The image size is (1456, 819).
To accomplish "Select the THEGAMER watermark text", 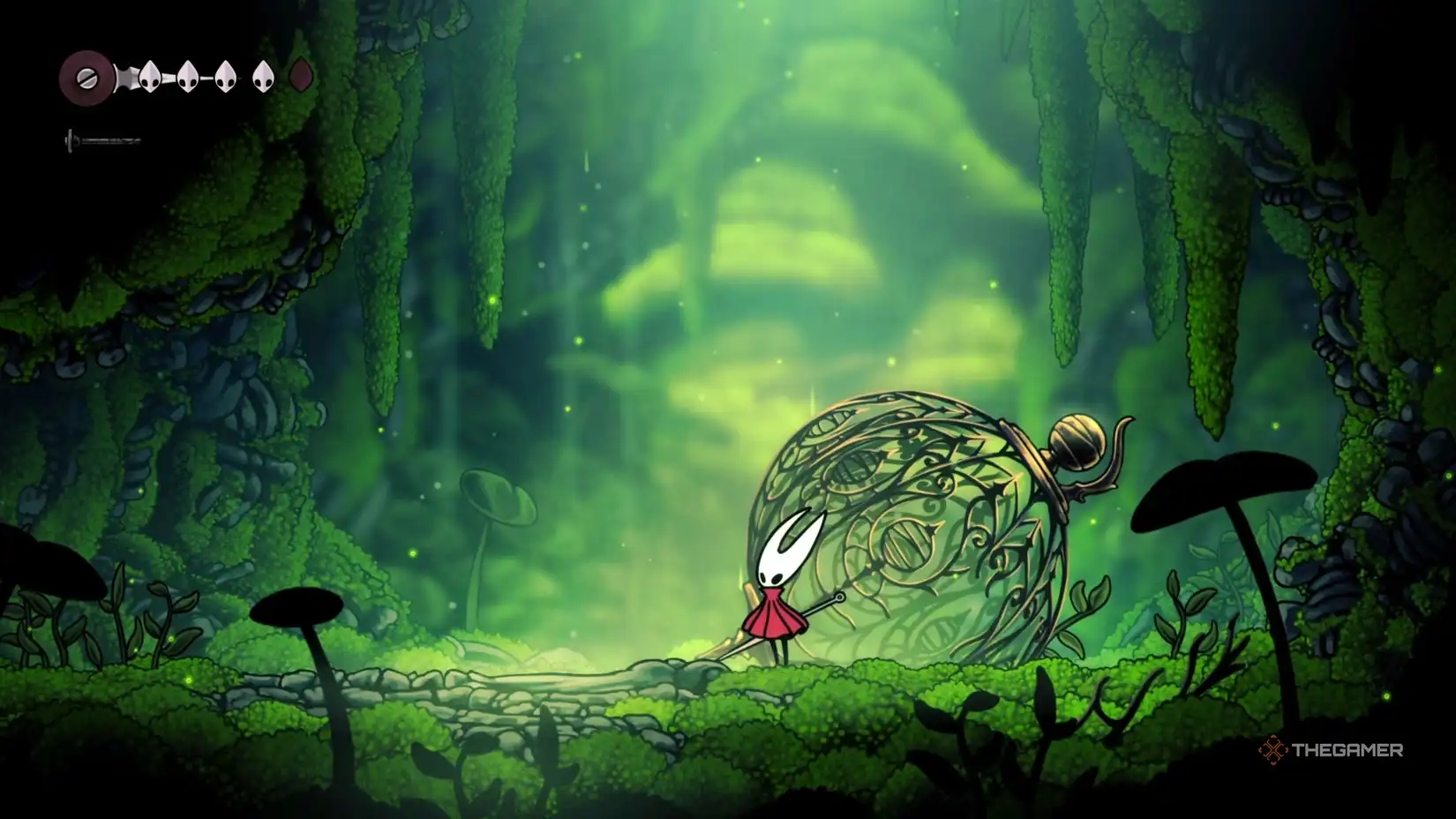I will [1350, 752].
